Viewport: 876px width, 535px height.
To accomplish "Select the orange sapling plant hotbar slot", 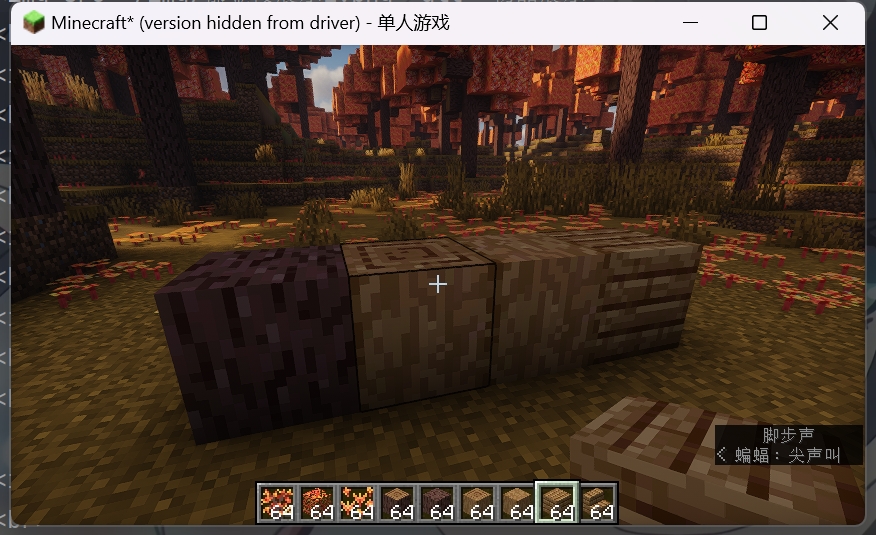I will coord(357,502).
